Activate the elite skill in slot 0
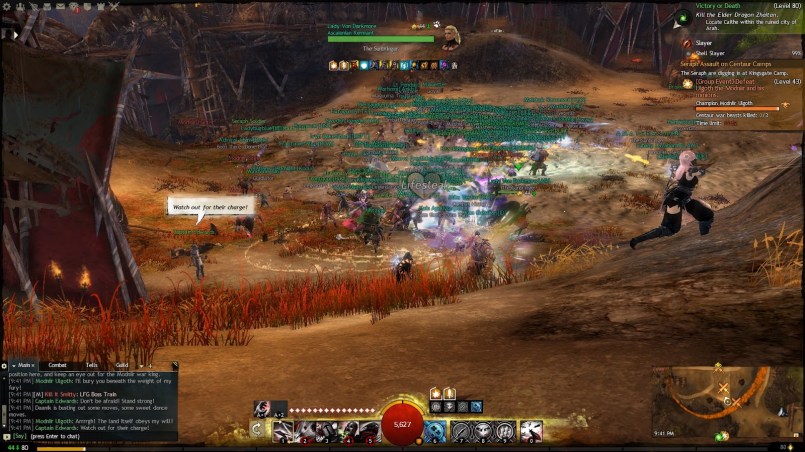Image resolution: width=805 pixels, height=452 pixels. [530, 431]
